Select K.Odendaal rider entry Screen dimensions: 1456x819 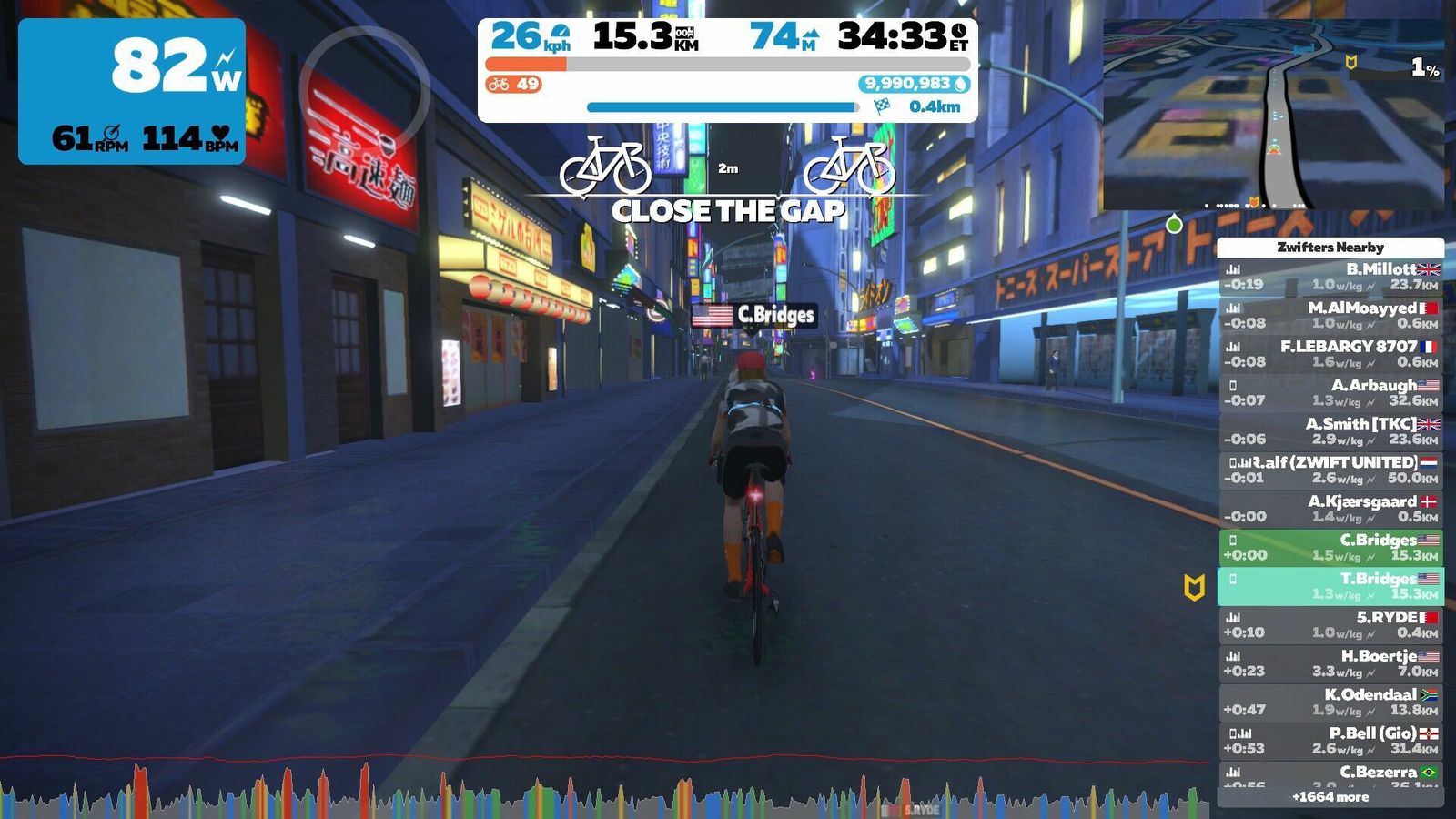pyautogui.click(x=1330, y=703)
